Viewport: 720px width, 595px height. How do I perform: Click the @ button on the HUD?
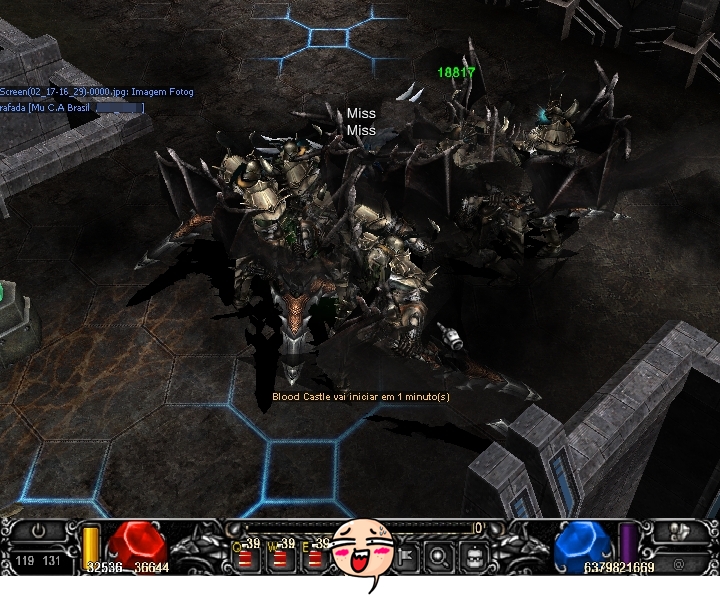tap(678, 563)
